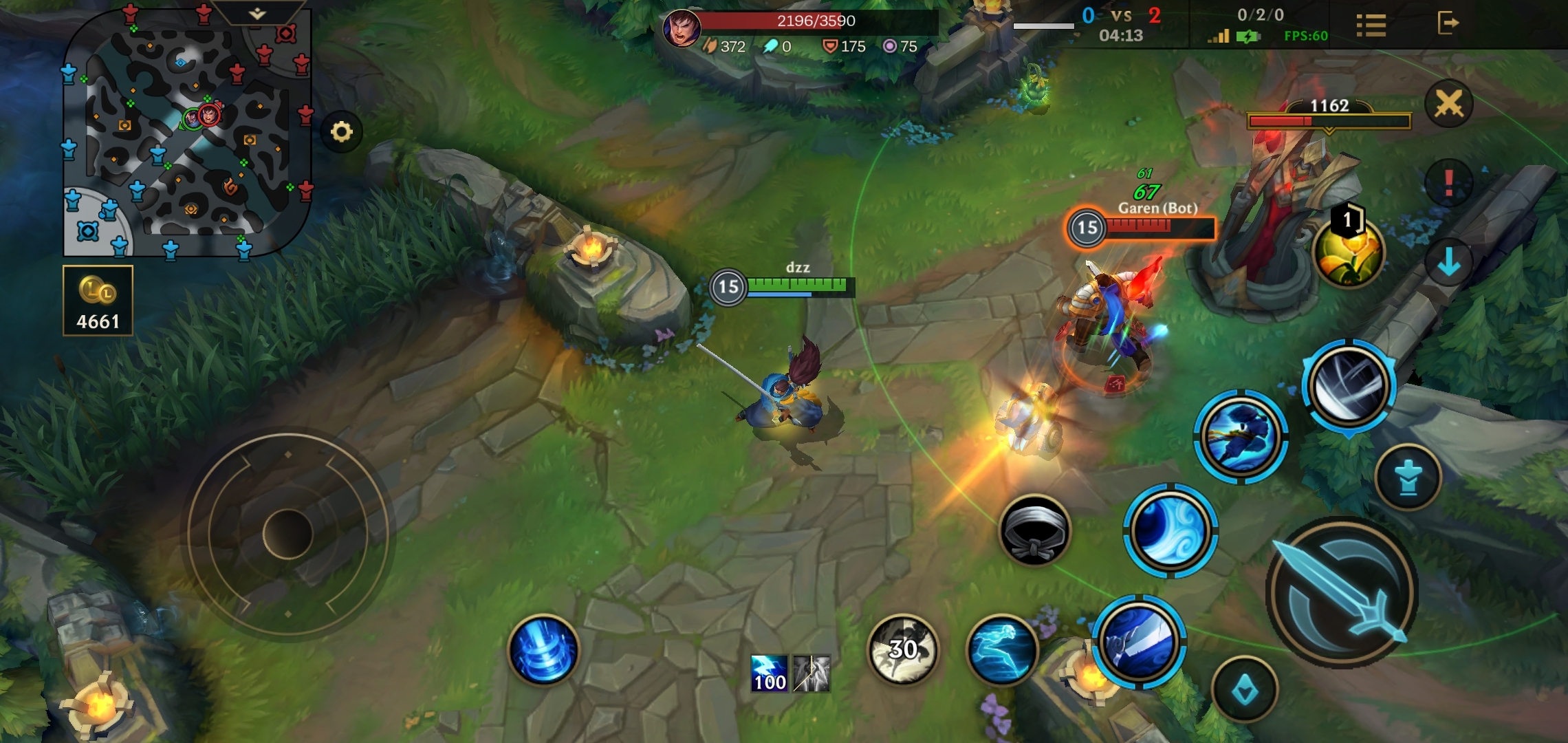Viewport: 1568px width, 743px height.
Task: Target turrets with the tower button
Action: [1408, 477]
